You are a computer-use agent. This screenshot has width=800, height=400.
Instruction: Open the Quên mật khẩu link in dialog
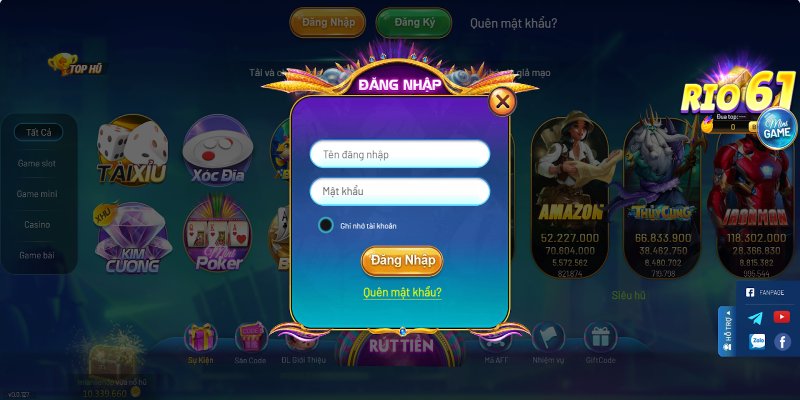click(402, 293)
